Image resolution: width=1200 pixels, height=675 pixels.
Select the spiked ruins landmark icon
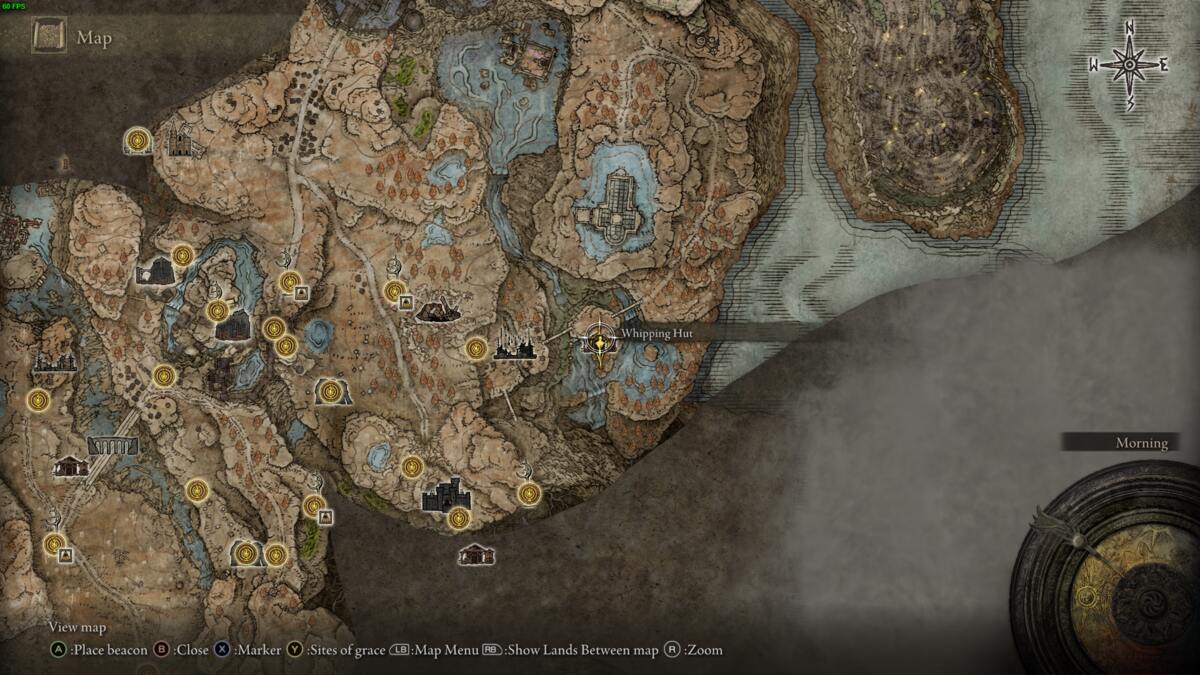coord(515,347)
